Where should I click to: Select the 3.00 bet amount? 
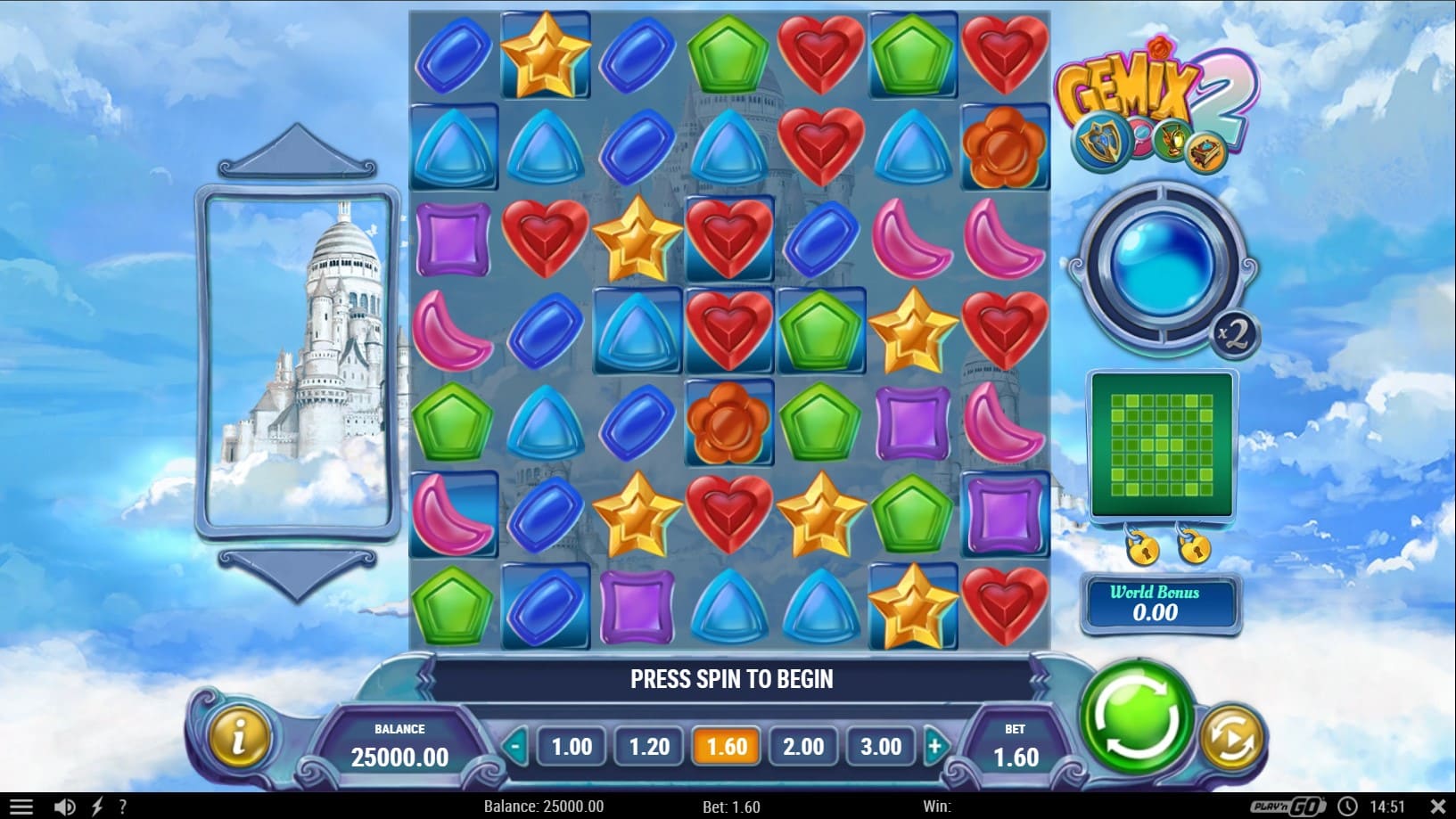[x=880, y=746]
